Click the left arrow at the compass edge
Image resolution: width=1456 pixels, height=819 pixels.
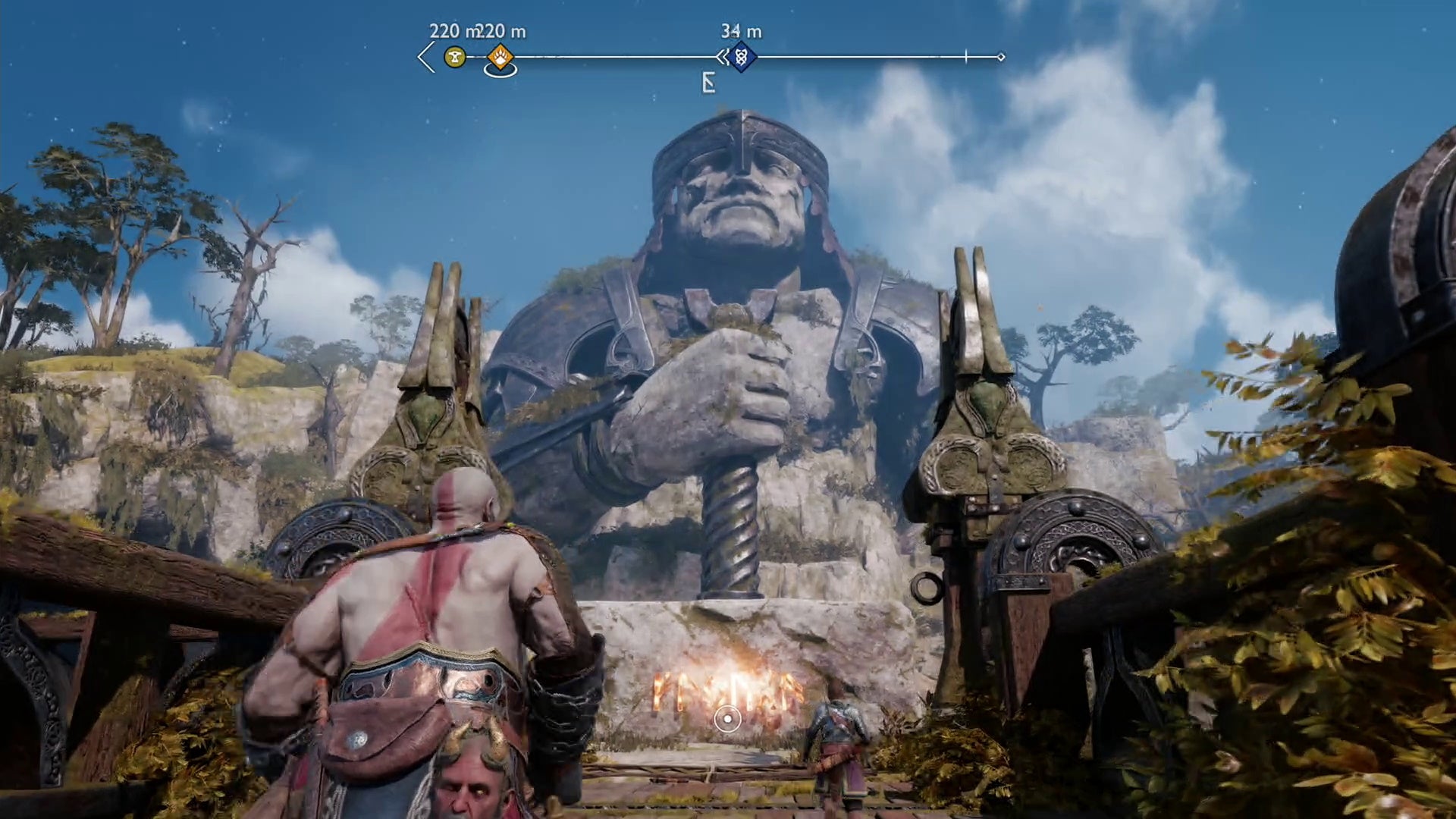tap(426, 57)
